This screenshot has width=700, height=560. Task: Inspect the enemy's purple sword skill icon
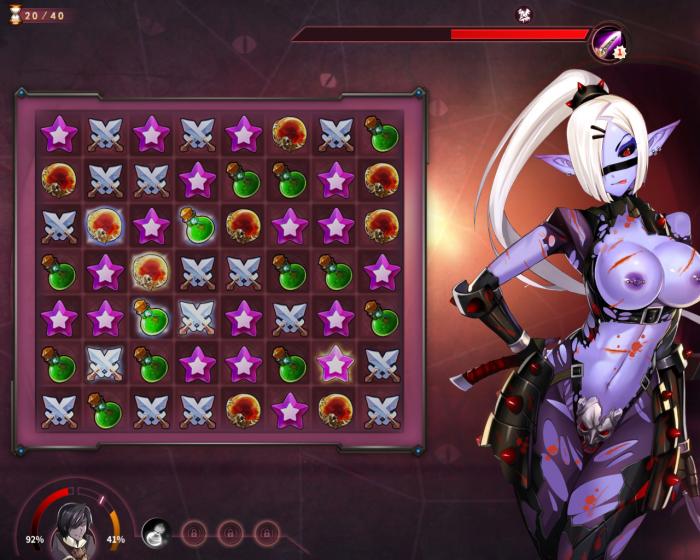point(607,42)
